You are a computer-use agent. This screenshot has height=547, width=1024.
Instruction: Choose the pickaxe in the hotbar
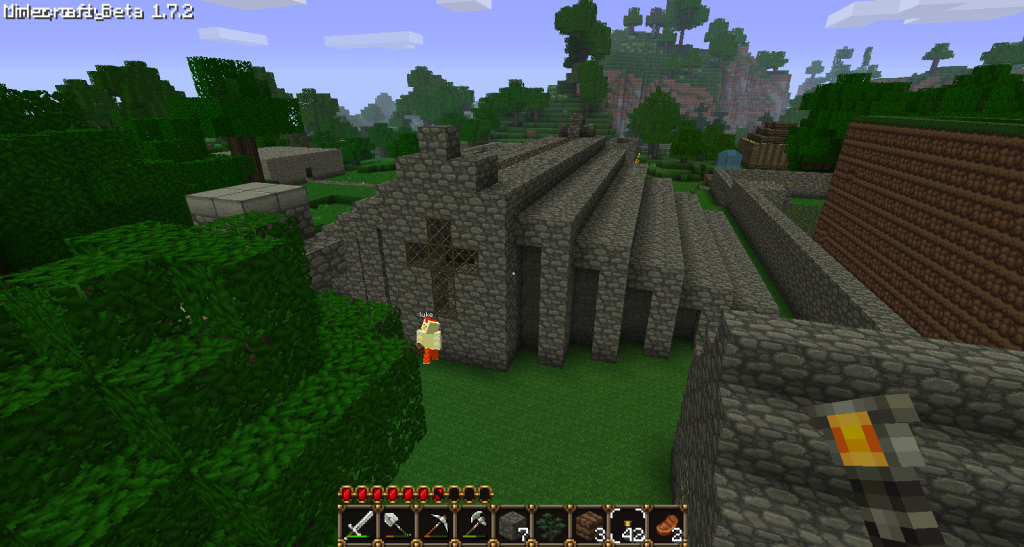[436, 524]
